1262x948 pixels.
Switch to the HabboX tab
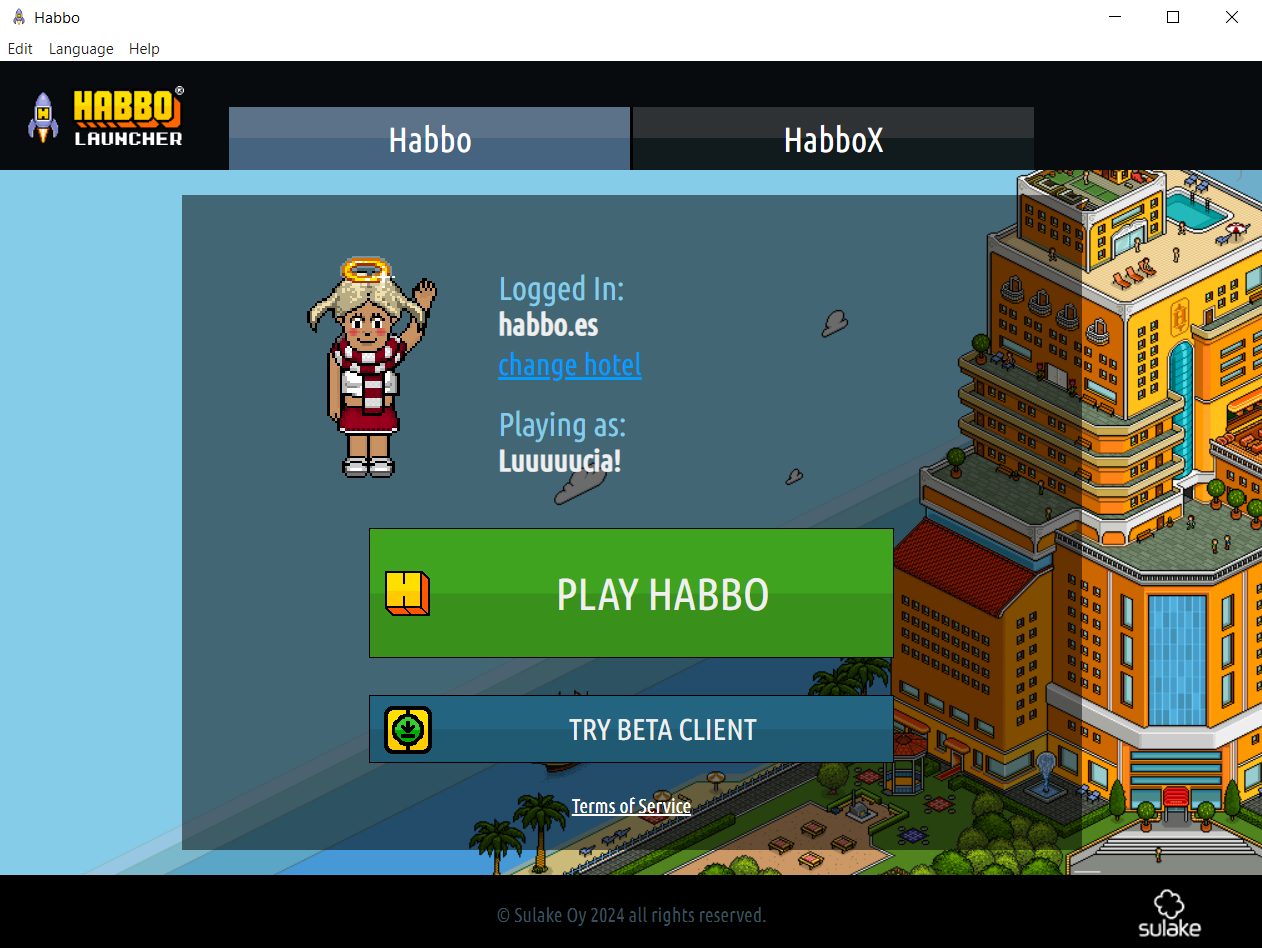[833, 139]
